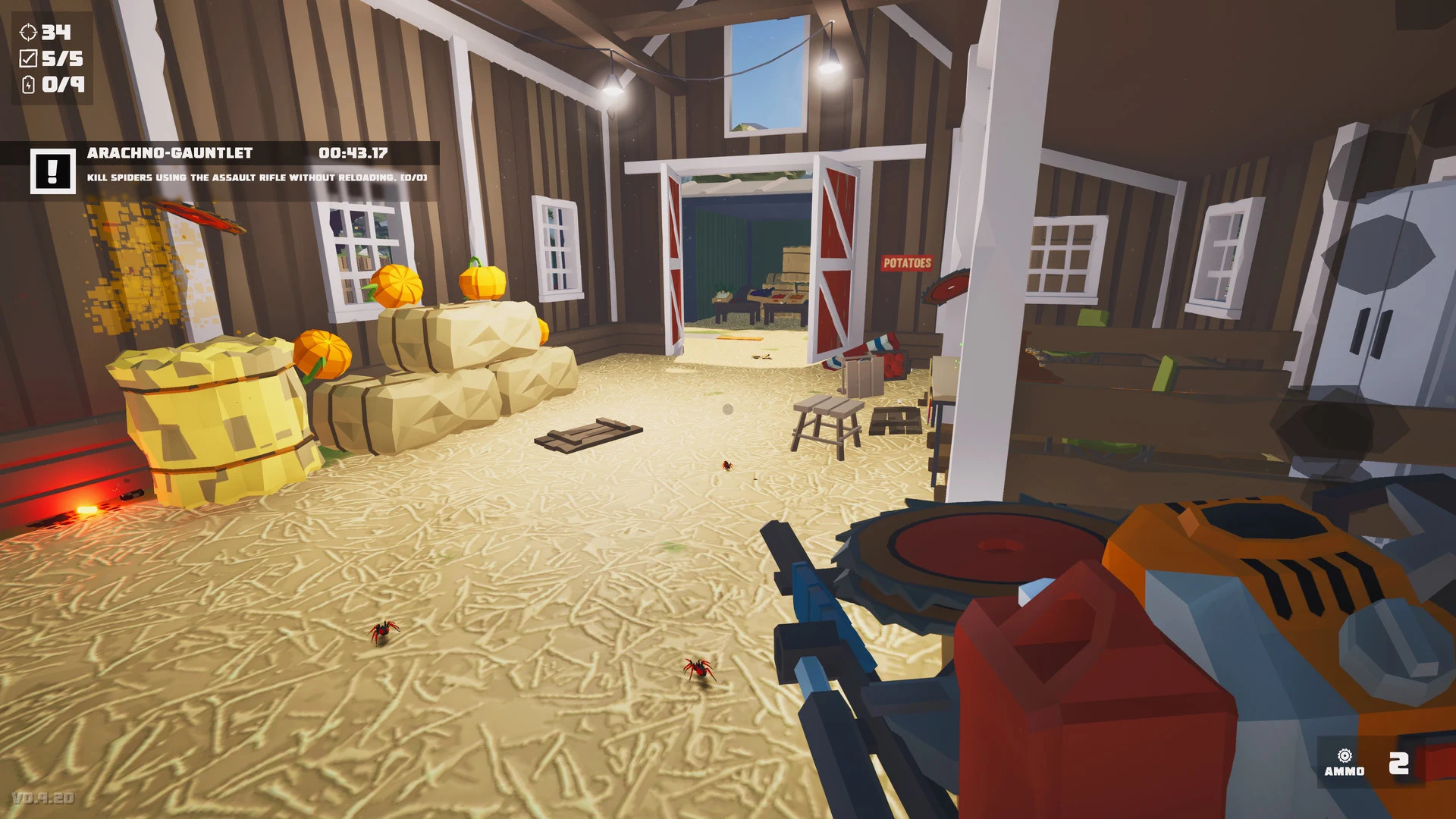Click the ARACHNO-GAUNTLET challenge title
The height and width of the screenshot is (819, 1456).
click(x=168, y=152)
